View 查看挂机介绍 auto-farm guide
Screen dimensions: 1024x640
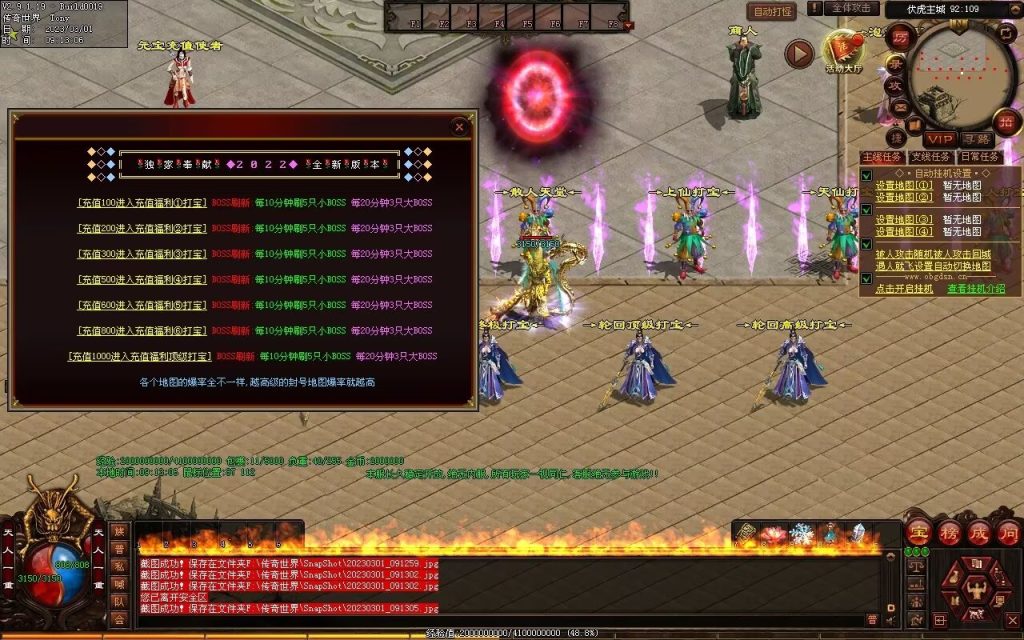click(x=976, y=288)
